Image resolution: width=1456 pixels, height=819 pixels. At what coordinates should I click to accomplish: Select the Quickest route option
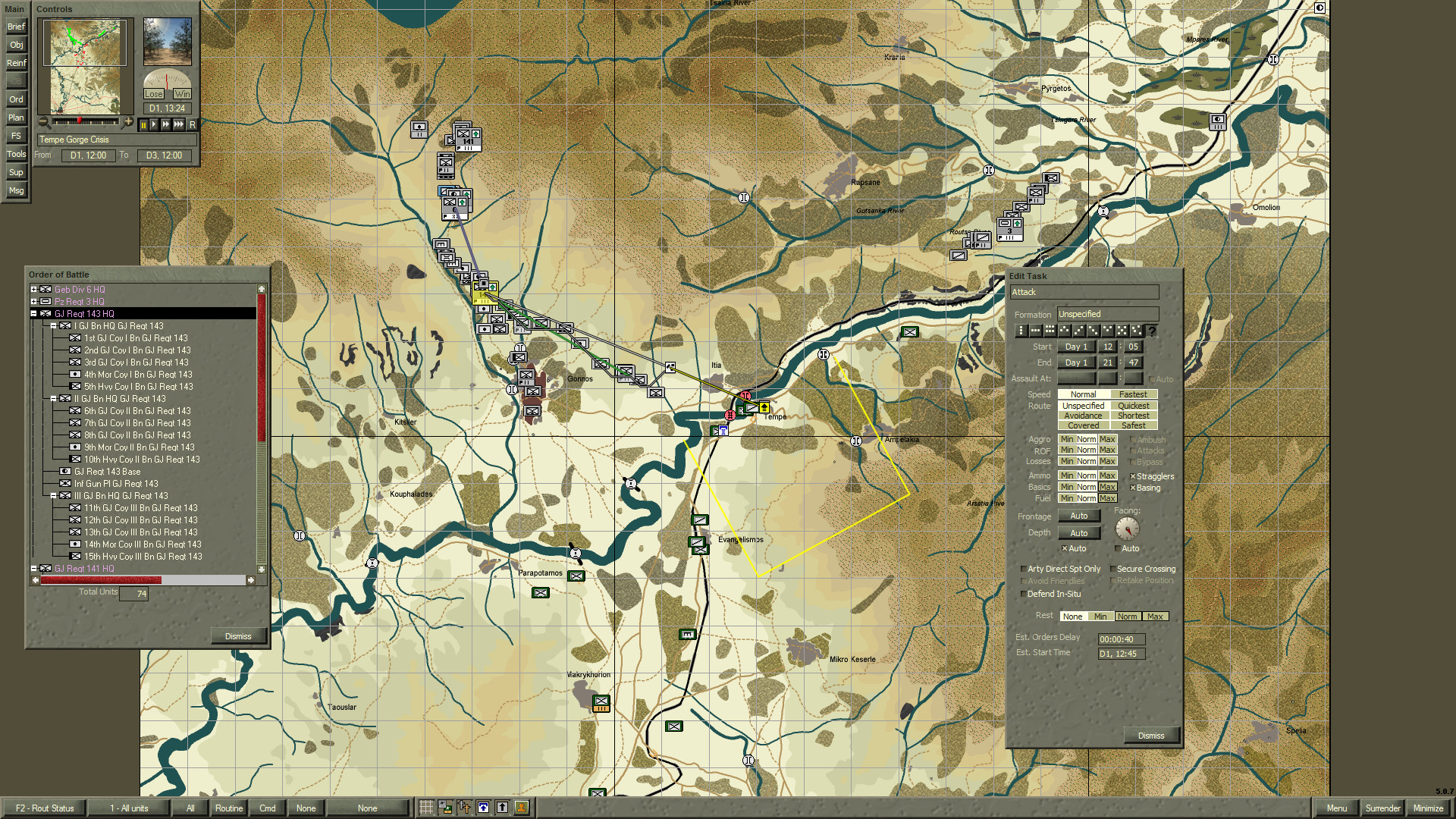click(1133, 405)
